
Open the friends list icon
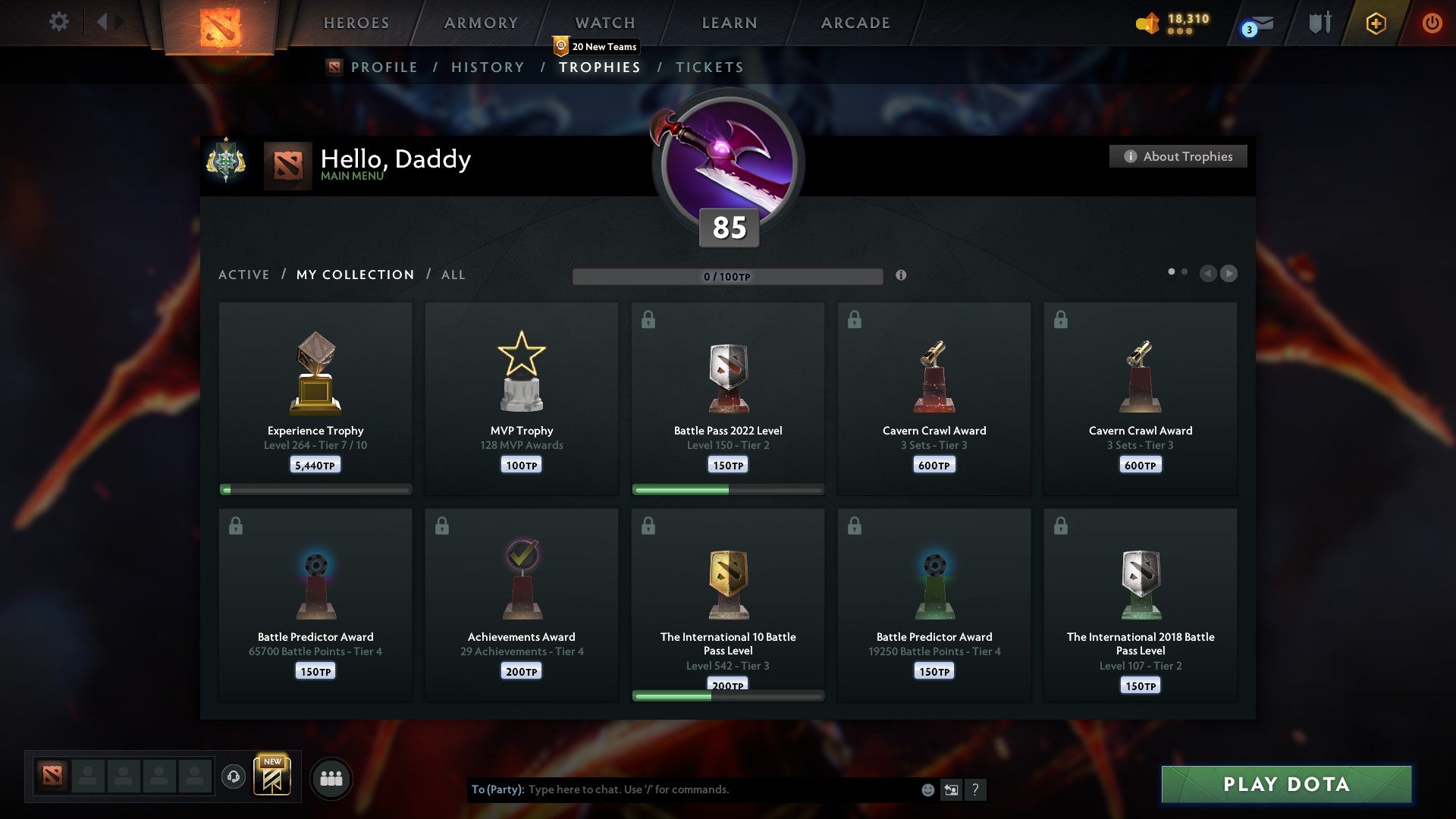(330, 777)
